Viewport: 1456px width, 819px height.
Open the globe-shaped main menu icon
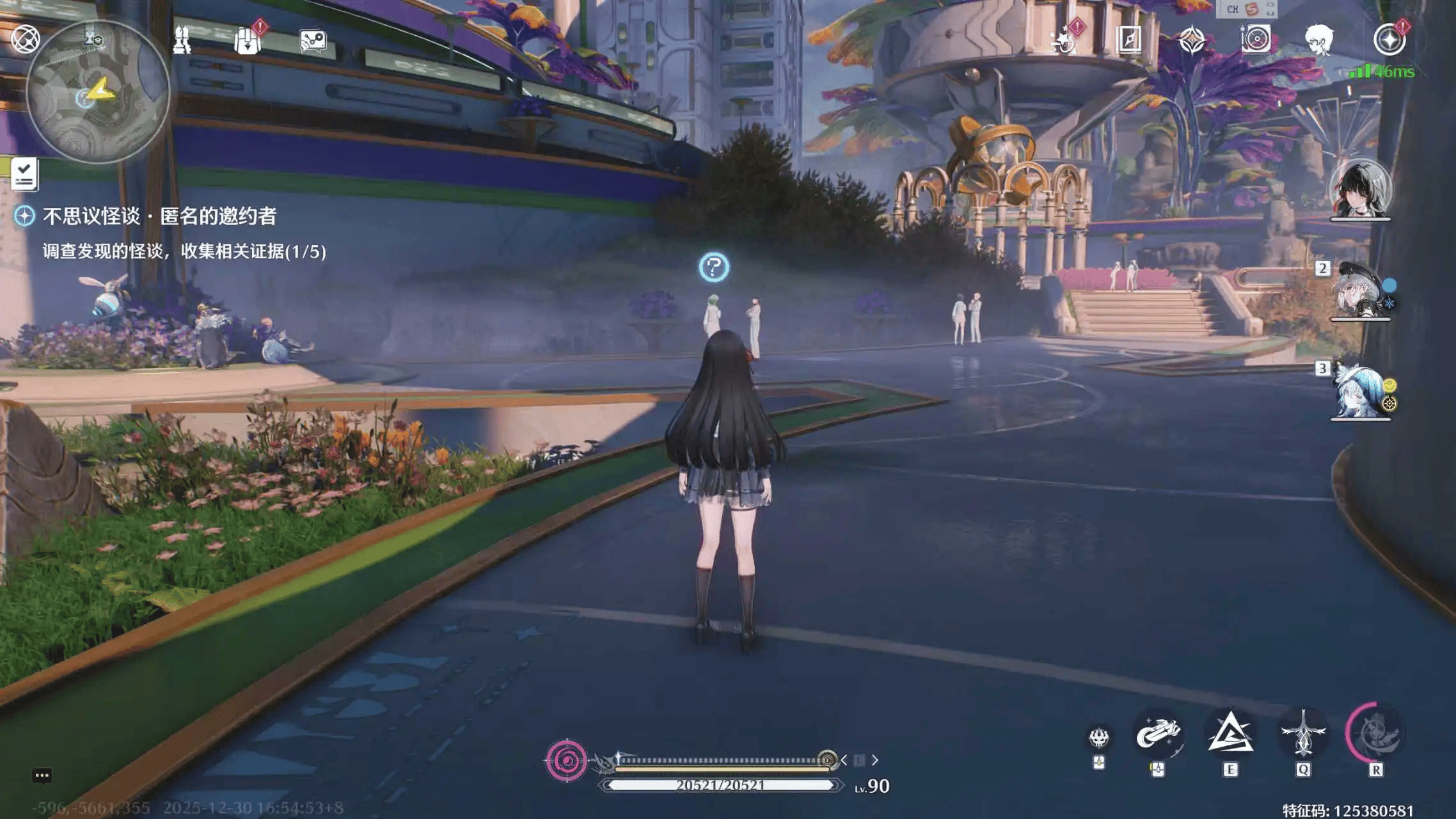[x=26, y=39]
